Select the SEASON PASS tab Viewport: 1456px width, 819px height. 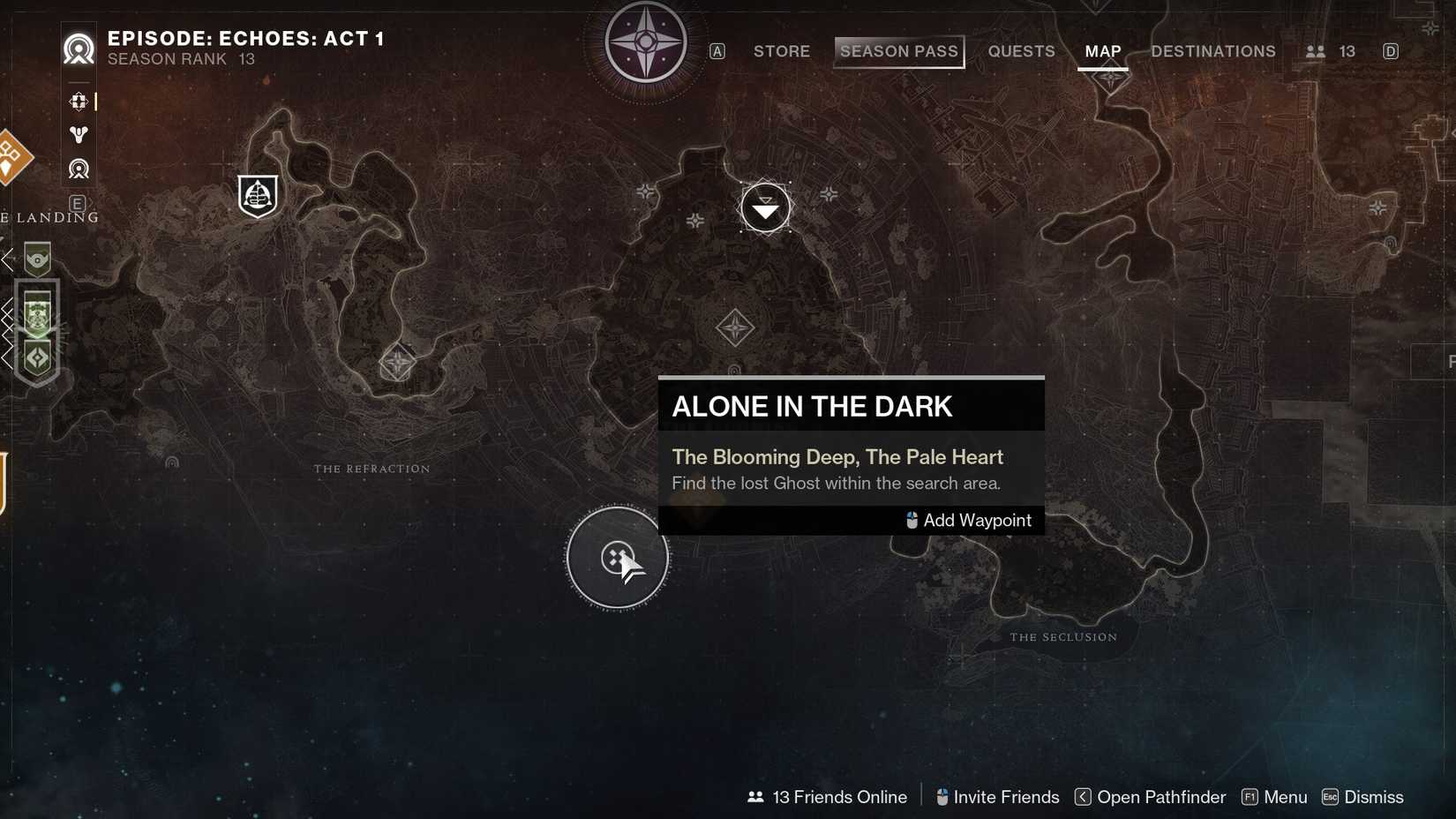[898, 51]
